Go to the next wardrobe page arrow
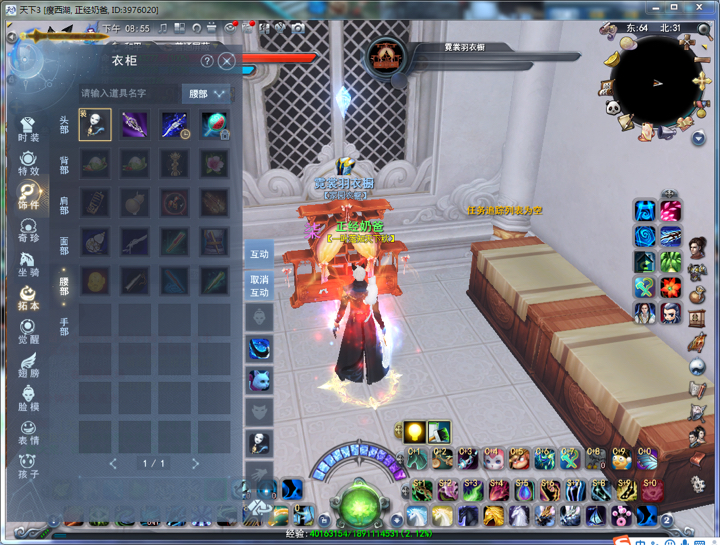 195,463
